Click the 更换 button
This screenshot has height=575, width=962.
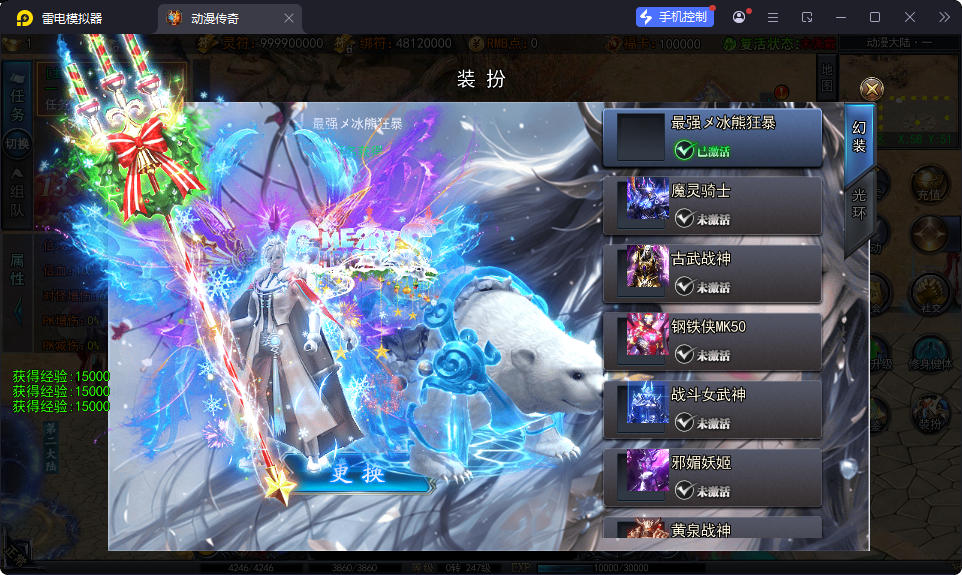point(358,474)
